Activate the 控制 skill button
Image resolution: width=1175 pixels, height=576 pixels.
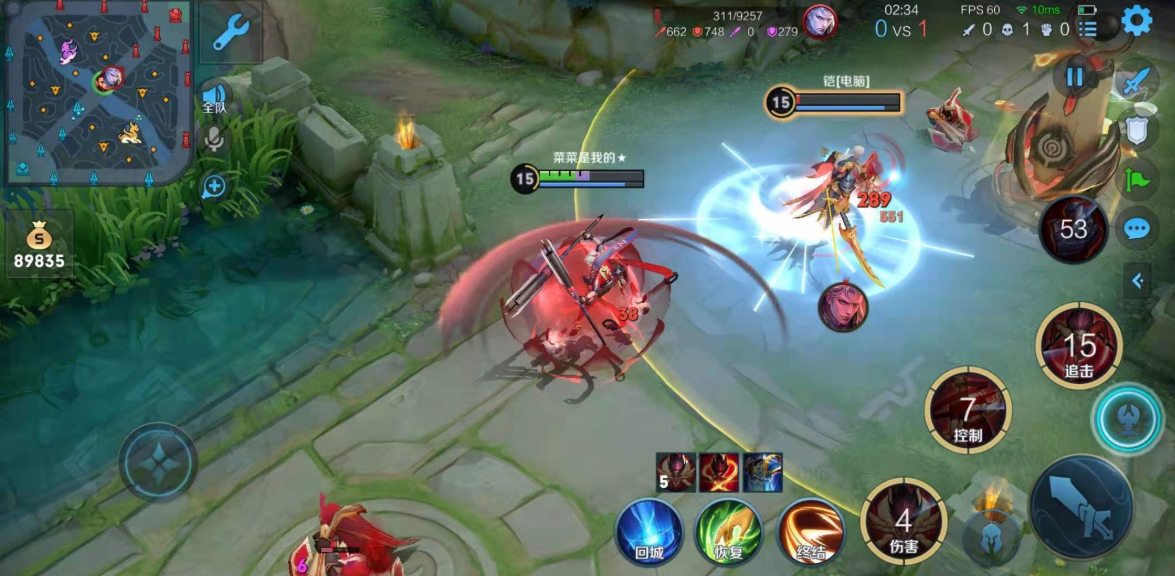(x=967, y=411)
